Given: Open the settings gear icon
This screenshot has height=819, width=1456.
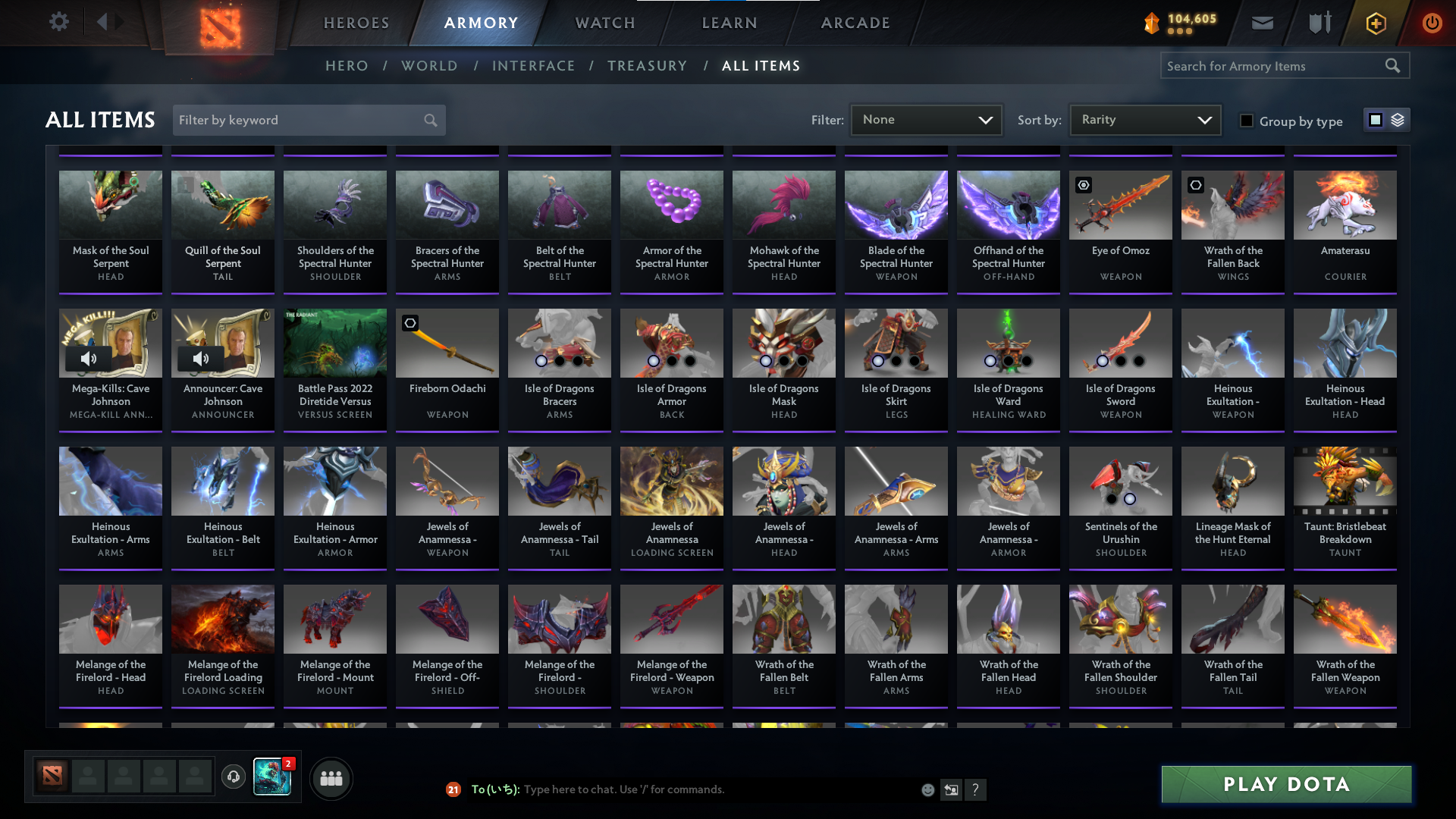Looking at the screenshot, I should tap(59, 22).
